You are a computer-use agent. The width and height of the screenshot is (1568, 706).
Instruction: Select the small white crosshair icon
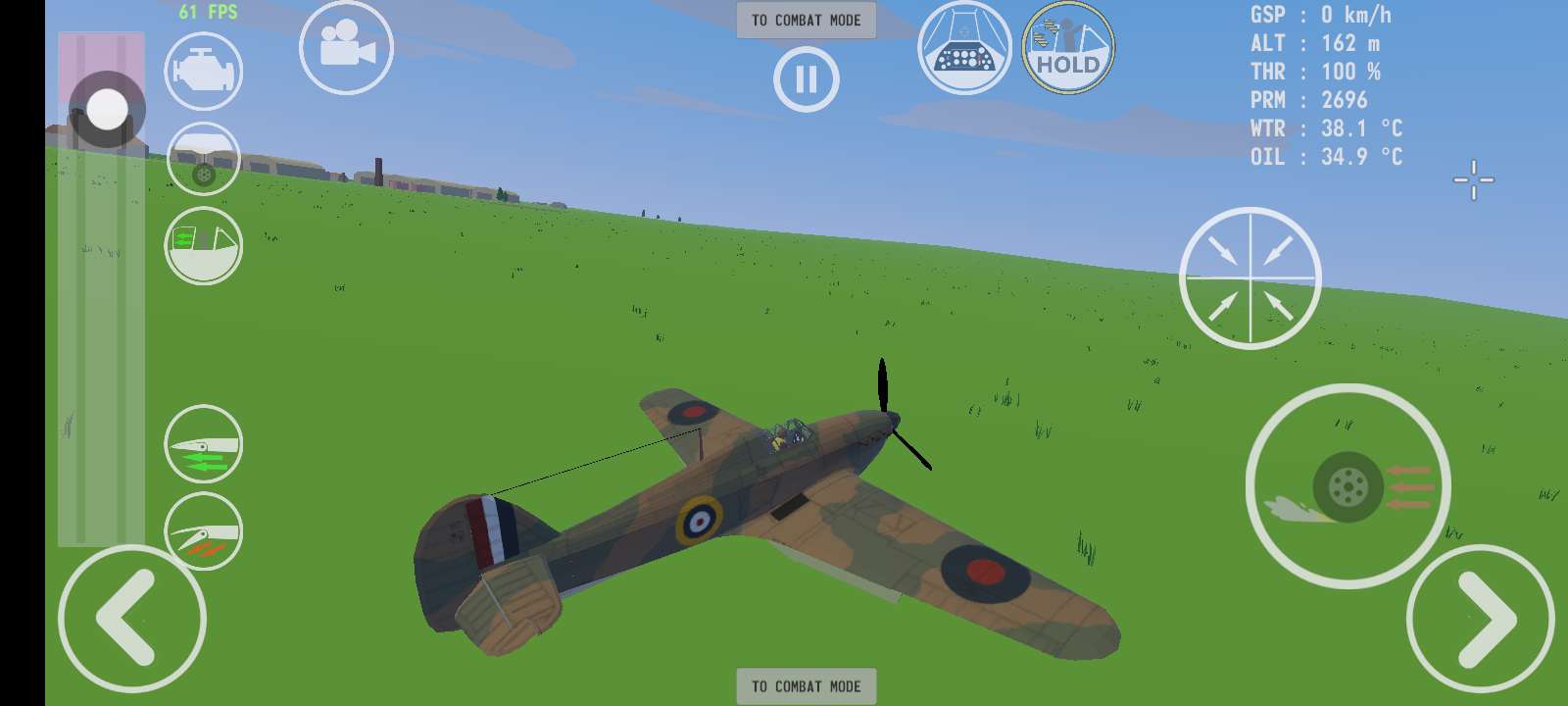pos(1473,179)
